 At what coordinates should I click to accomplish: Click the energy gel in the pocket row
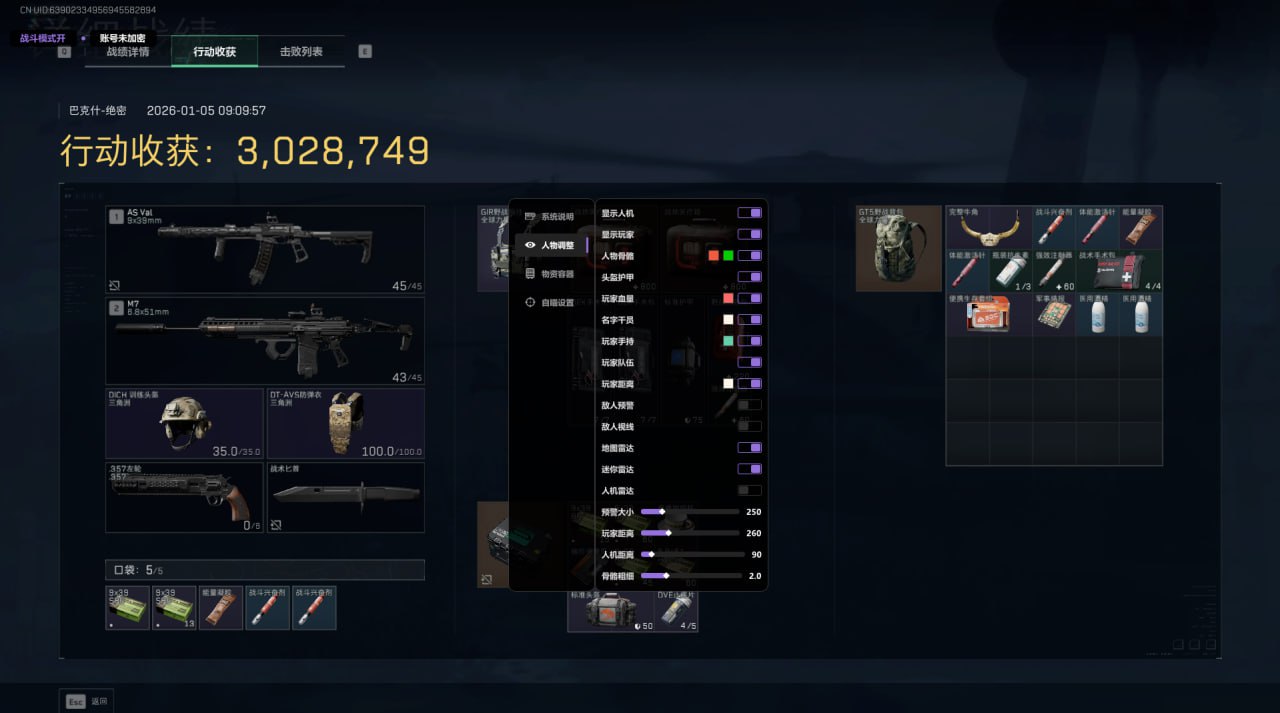[x=221, y=608]
